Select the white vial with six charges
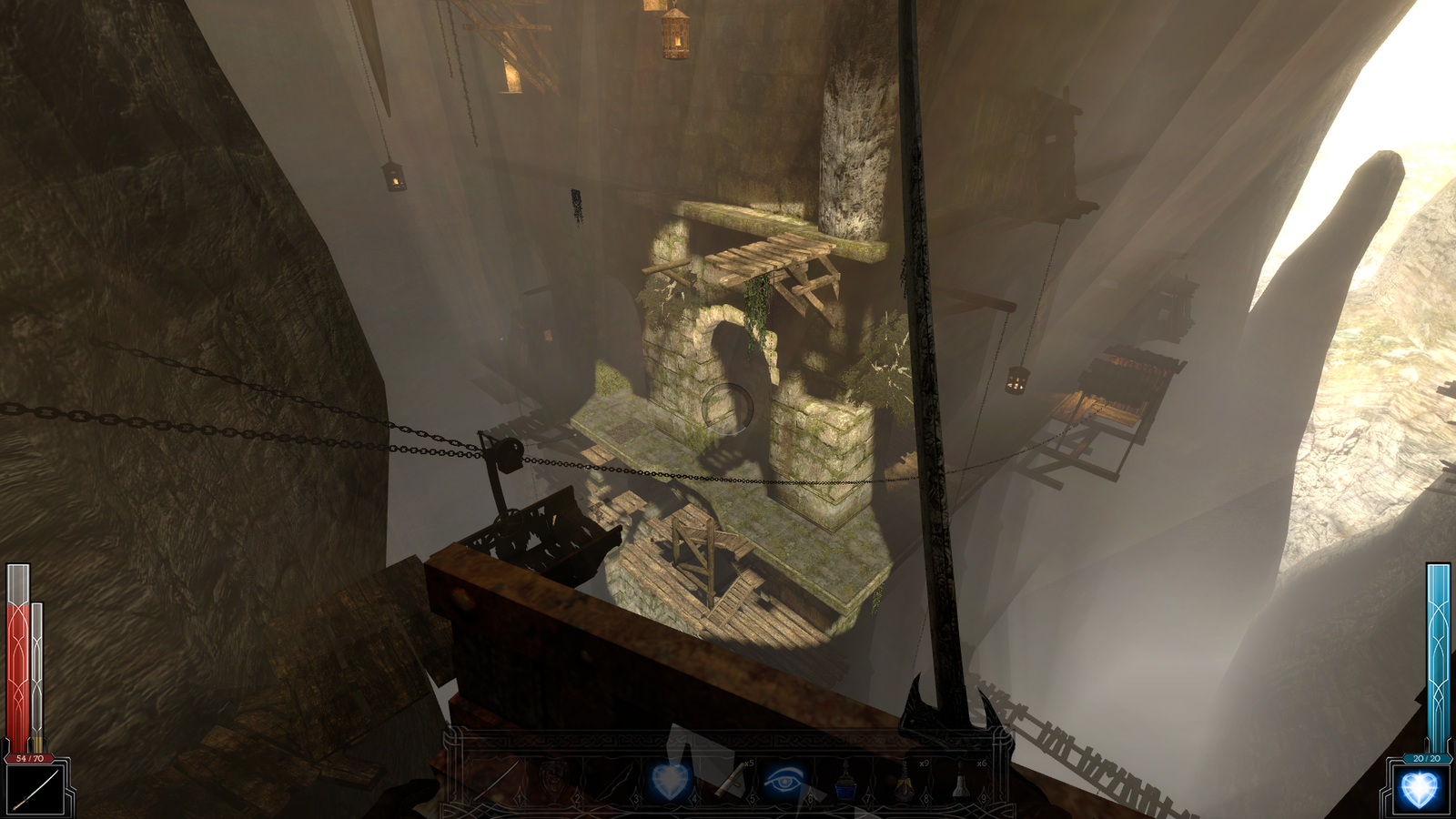 [x=962, y=781]
